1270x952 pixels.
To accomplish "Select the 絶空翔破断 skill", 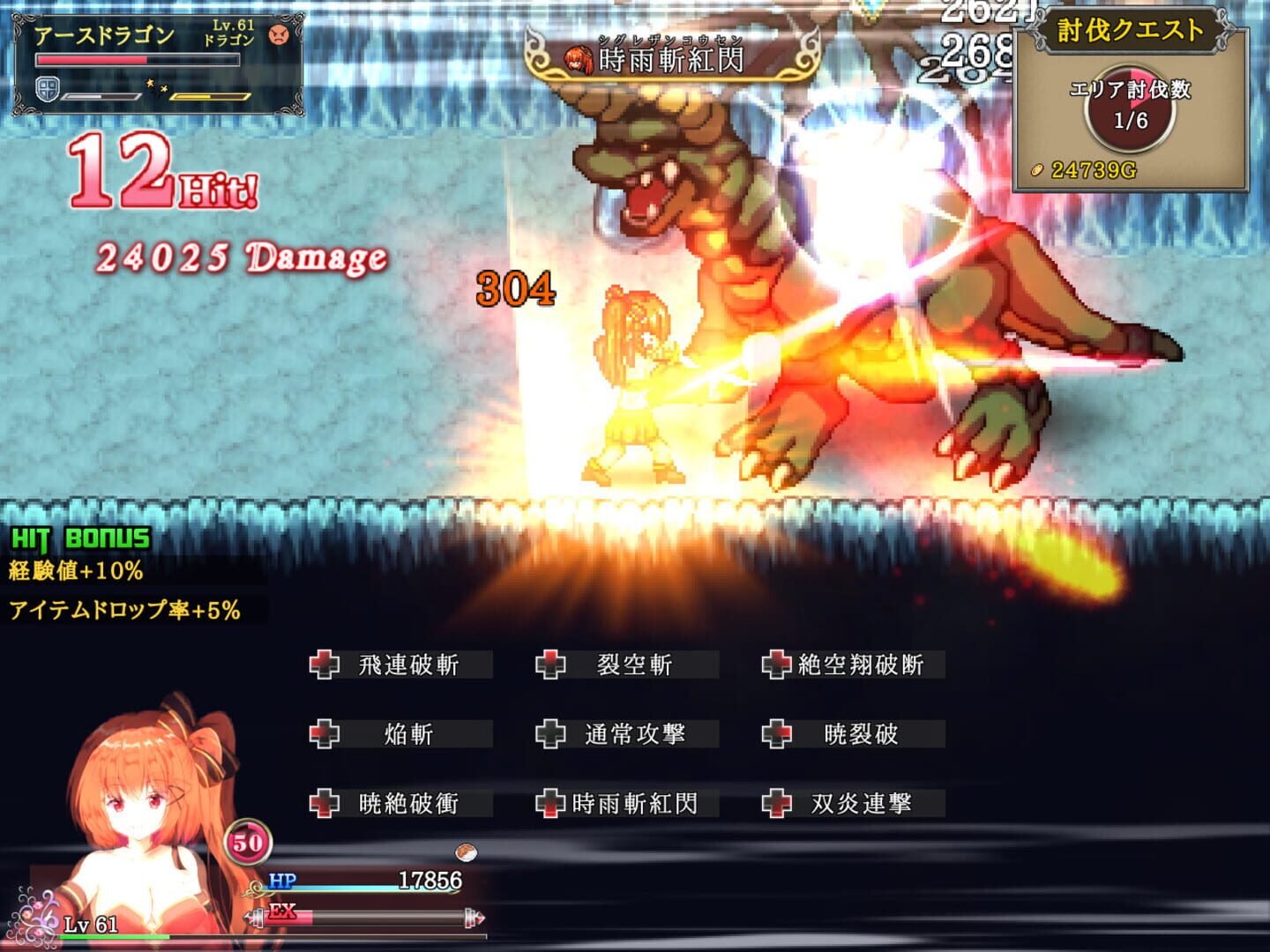I will click(860, 666).
